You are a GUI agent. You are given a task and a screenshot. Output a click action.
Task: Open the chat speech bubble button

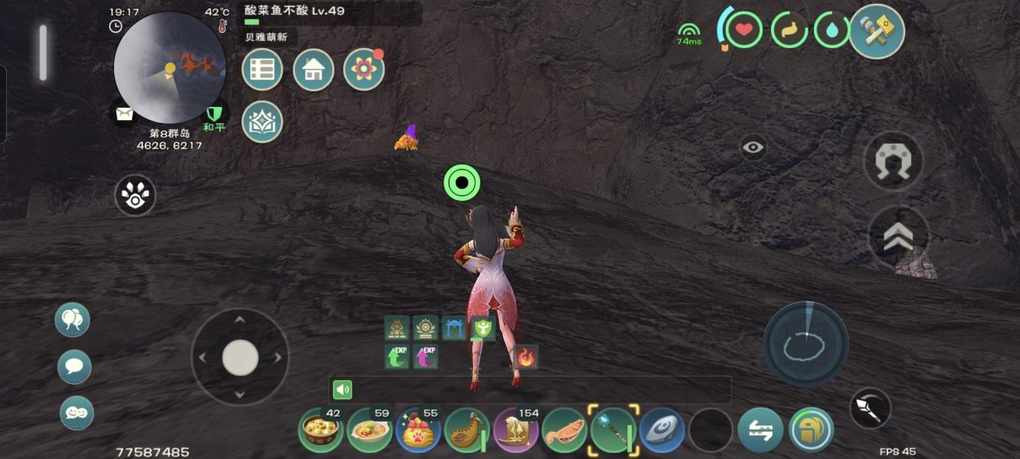(x=74, y=367)
